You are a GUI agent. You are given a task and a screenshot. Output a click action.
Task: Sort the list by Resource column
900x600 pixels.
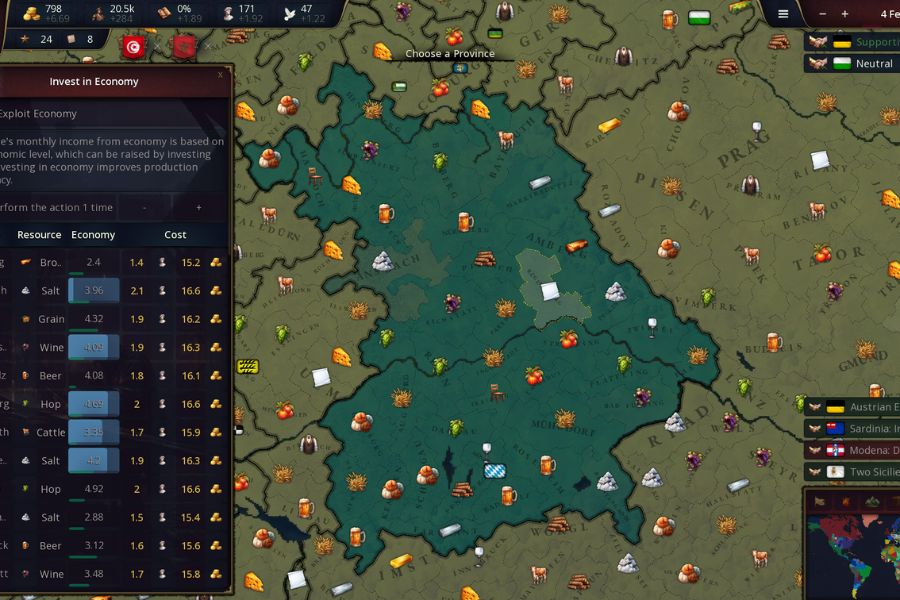pyautogui.click(x=39, y=235)
